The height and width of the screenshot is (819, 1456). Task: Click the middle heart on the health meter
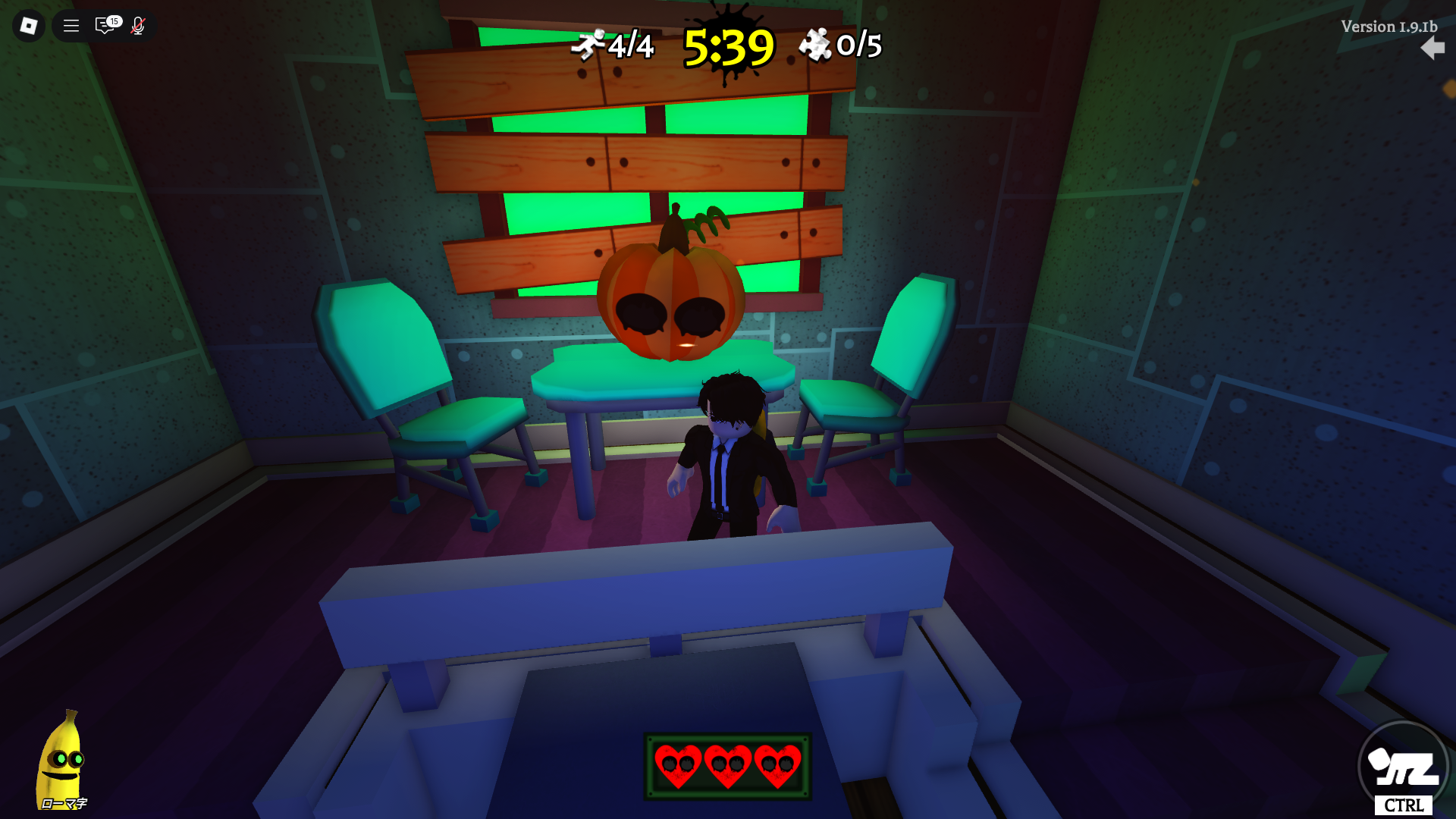(x=728, y=766)
